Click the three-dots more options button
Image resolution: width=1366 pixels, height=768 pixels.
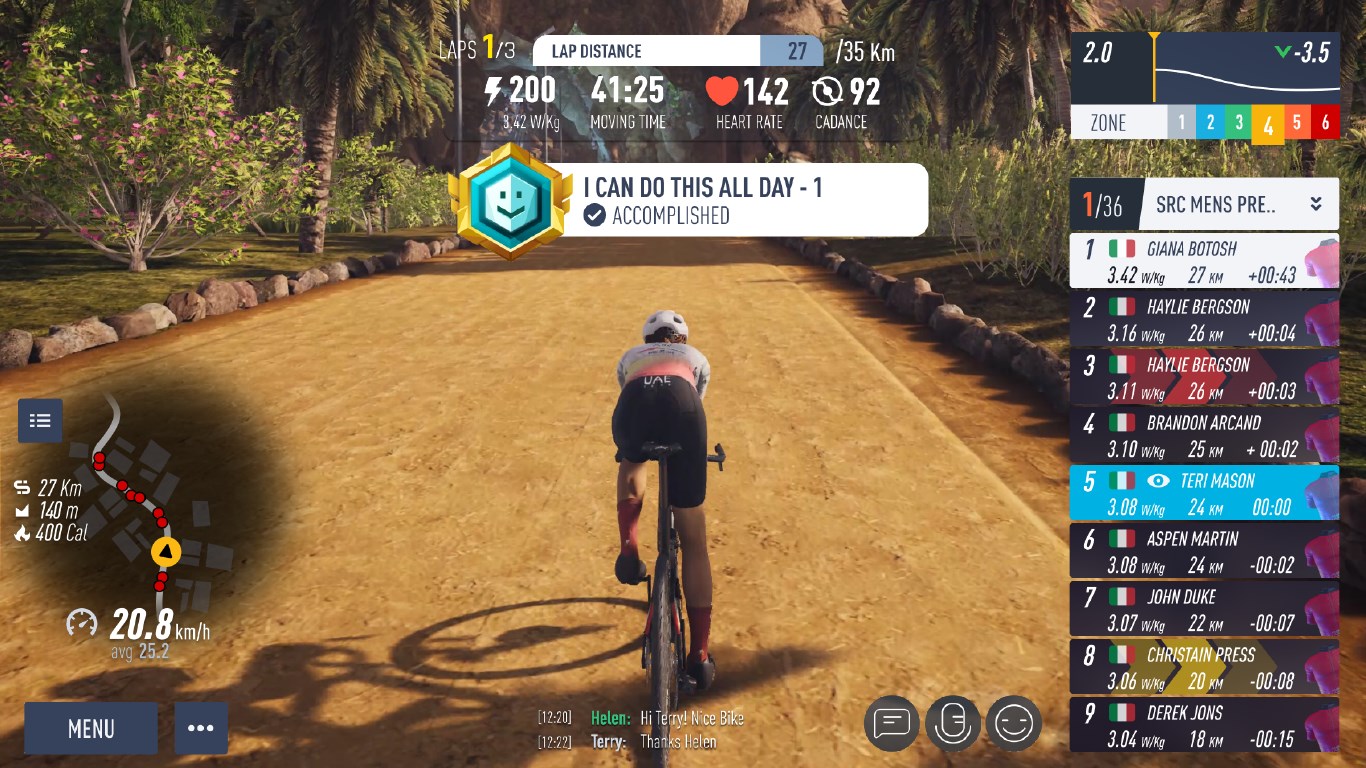[201, 728]
